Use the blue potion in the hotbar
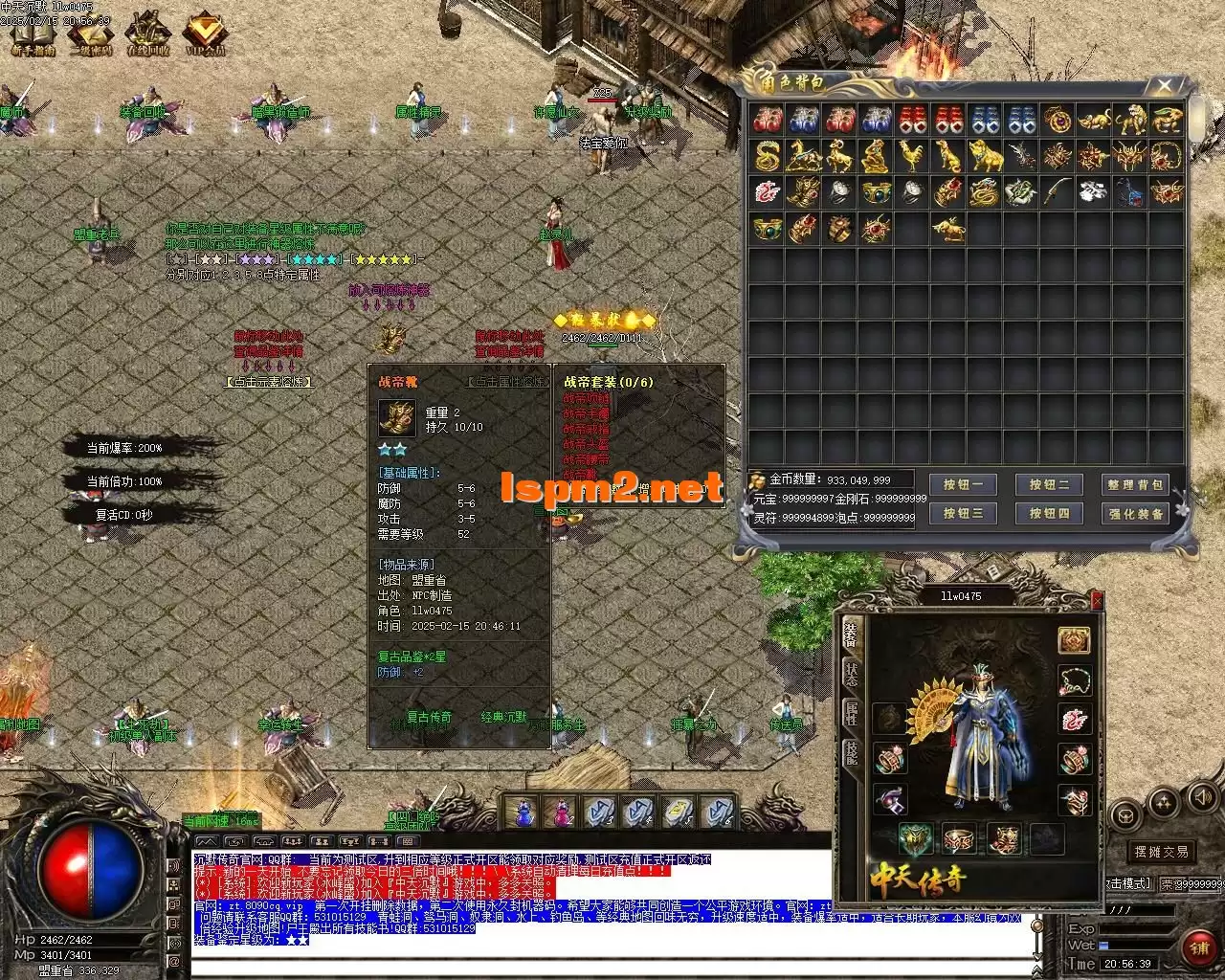This screenshot has width=1225, height=980. tap(523, 813)
